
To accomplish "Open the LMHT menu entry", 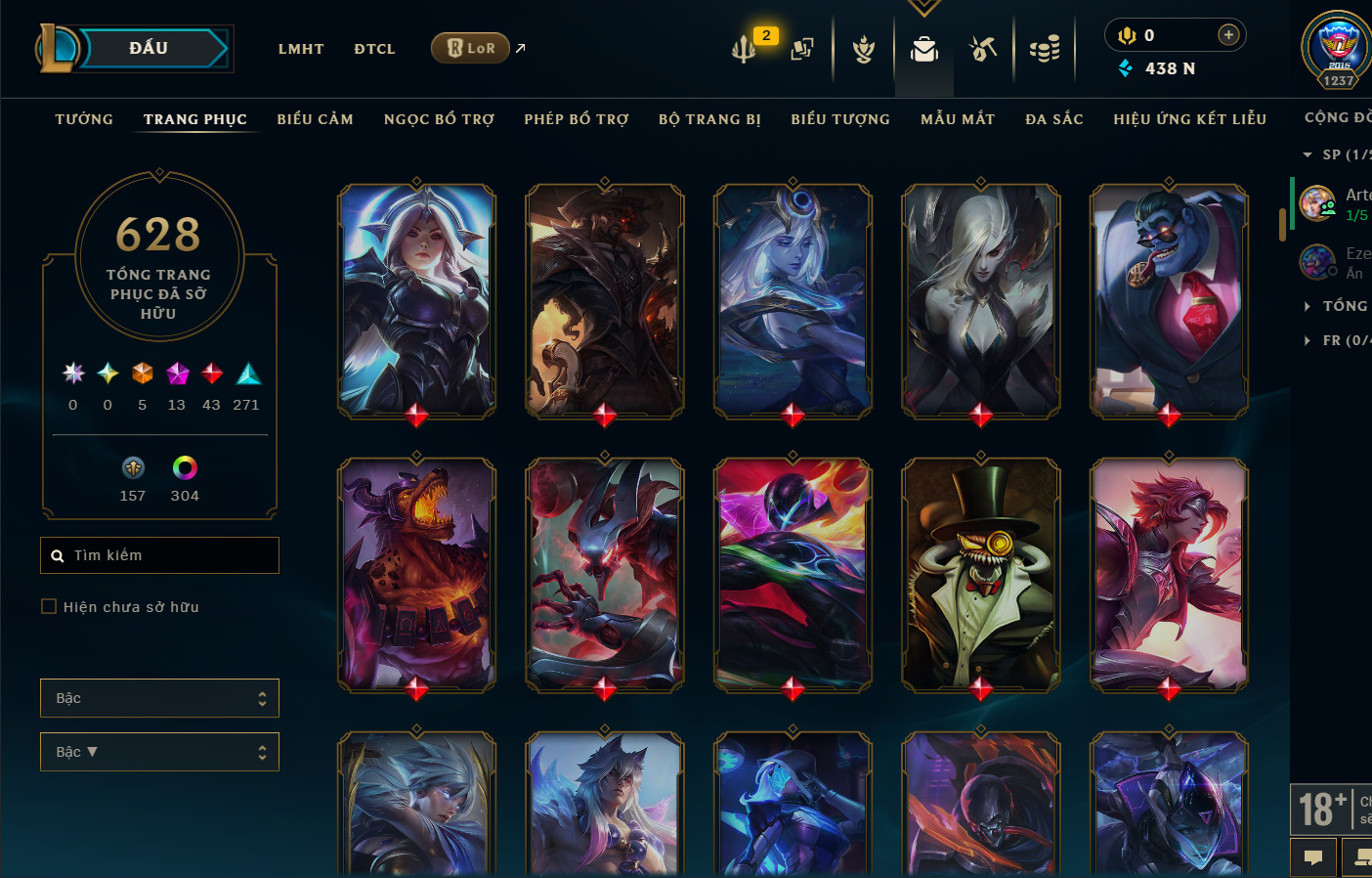I will pyautogui.click(x=301, y=49).
